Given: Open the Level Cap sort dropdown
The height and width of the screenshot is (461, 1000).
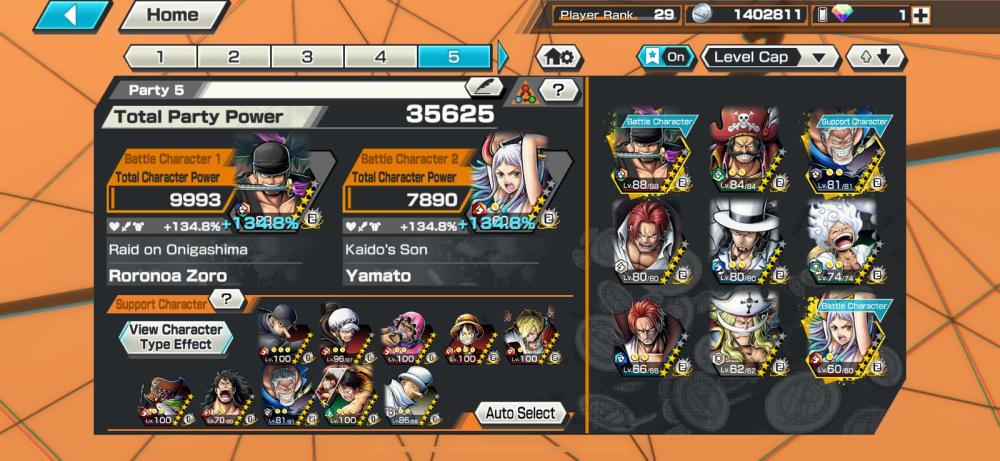Looking at the screenshot, I should 770,57.
